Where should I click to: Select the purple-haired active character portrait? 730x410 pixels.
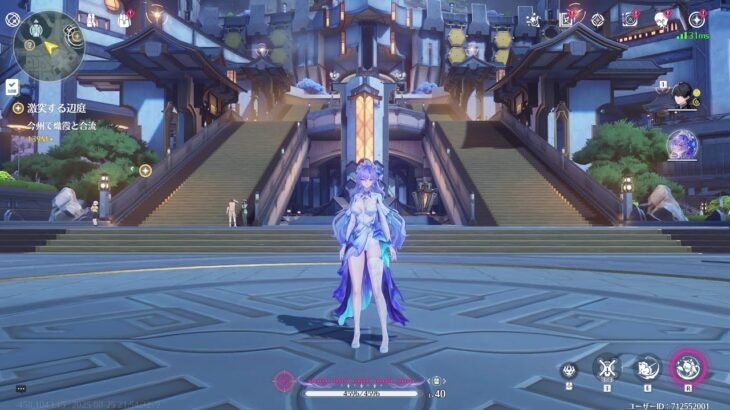[682, 145]
